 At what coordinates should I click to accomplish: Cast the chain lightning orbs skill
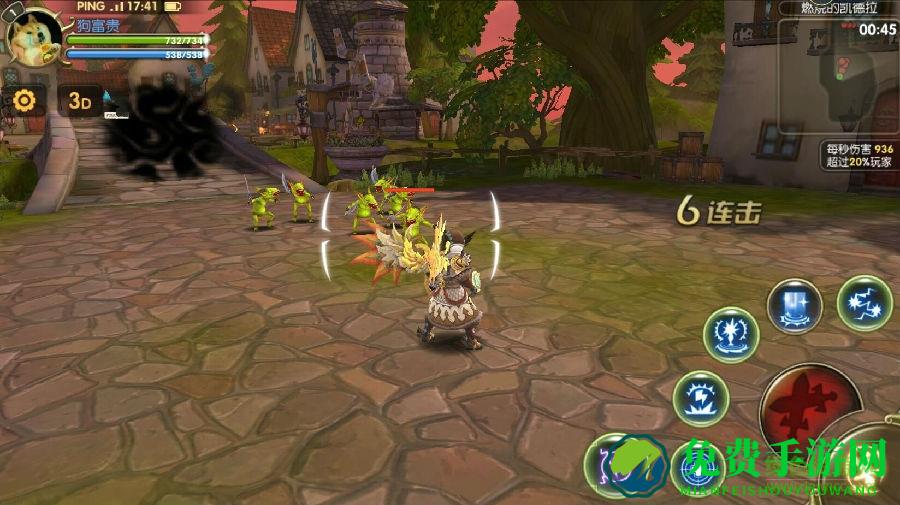coord(864,303)
